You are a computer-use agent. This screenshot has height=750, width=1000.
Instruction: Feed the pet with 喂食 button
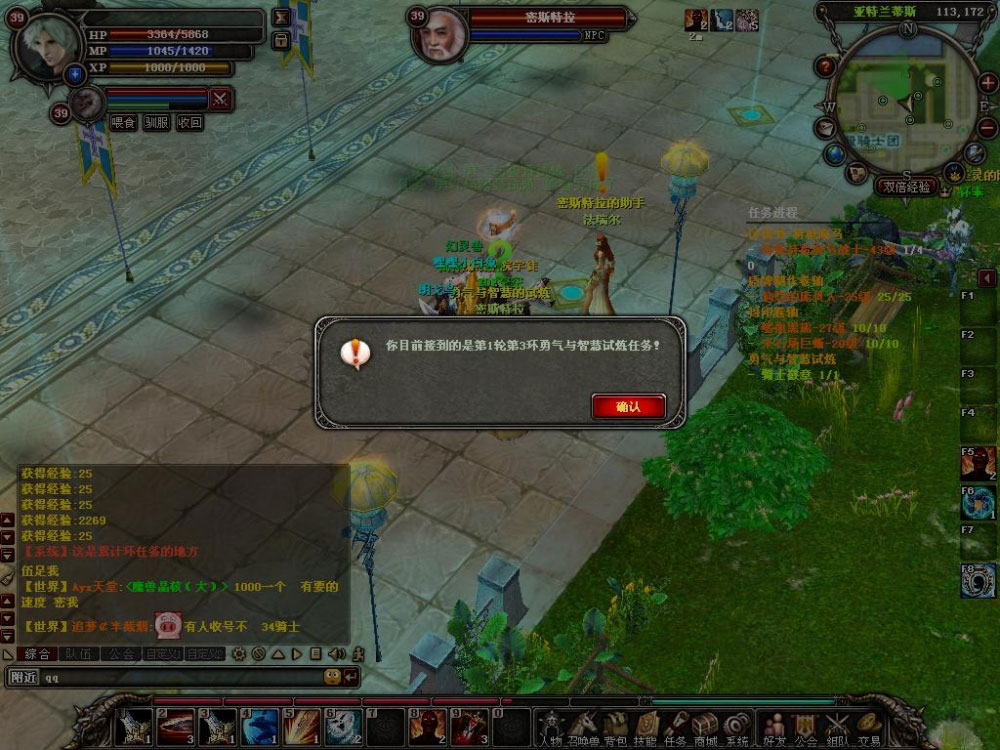click(x=123, y=122)
